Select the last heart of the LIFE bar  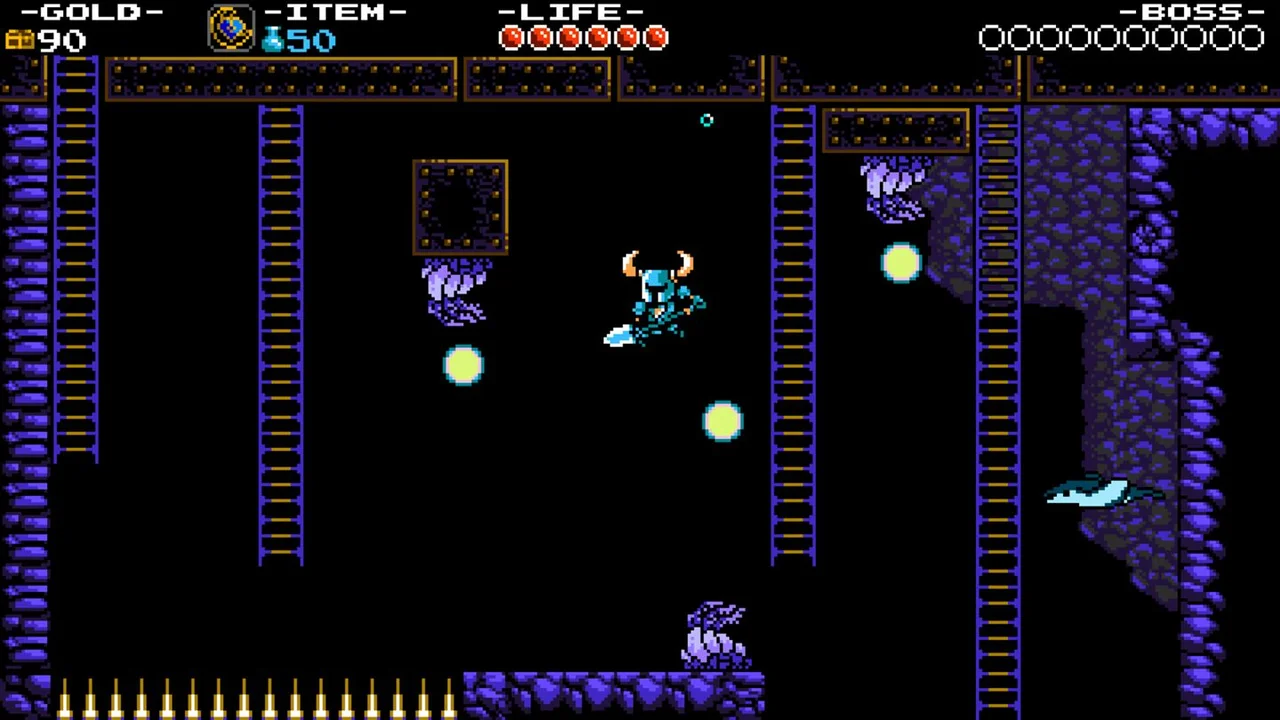point(656,38)
